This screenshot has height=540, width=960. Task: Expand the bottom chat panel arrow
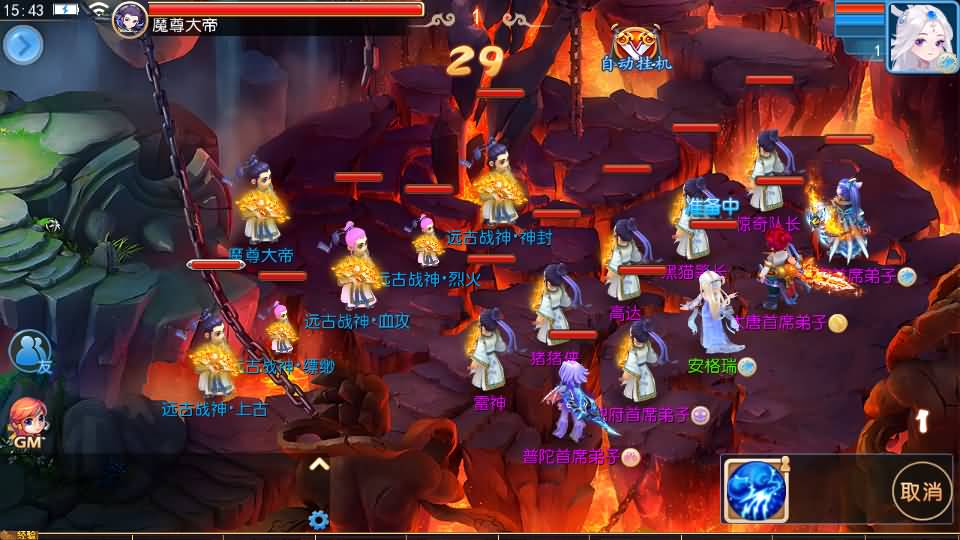(319, 464)
